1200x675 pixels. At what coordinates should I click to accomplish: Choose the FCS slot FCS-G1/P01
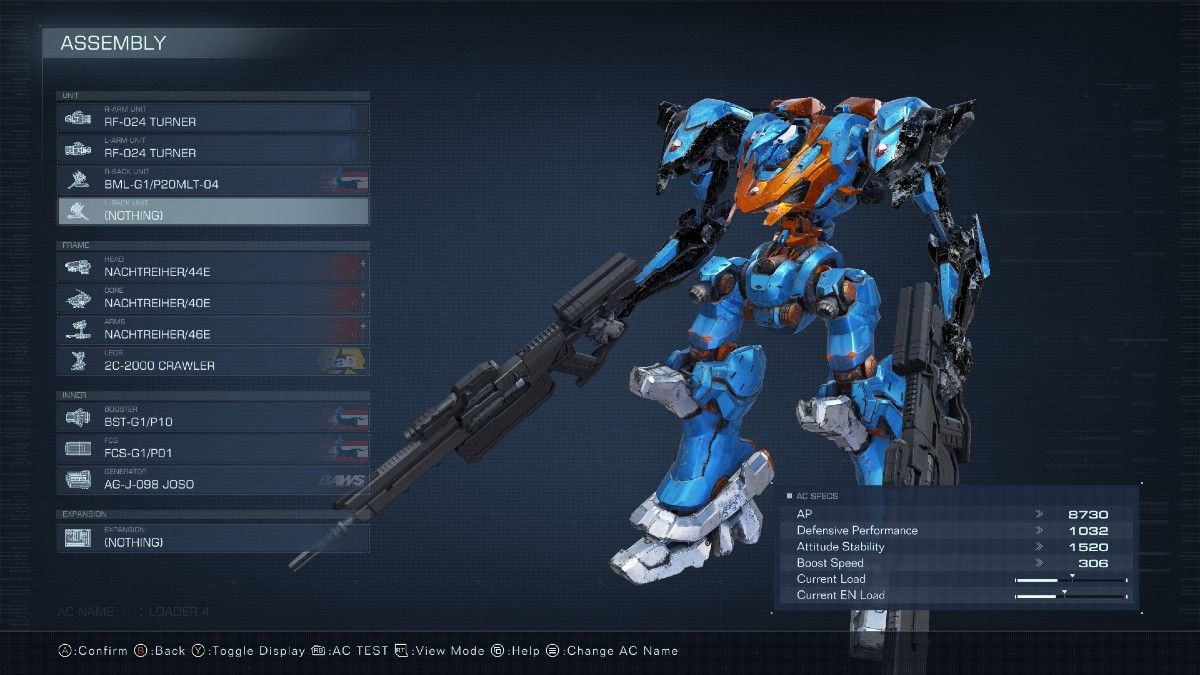(x=213, y=448)
